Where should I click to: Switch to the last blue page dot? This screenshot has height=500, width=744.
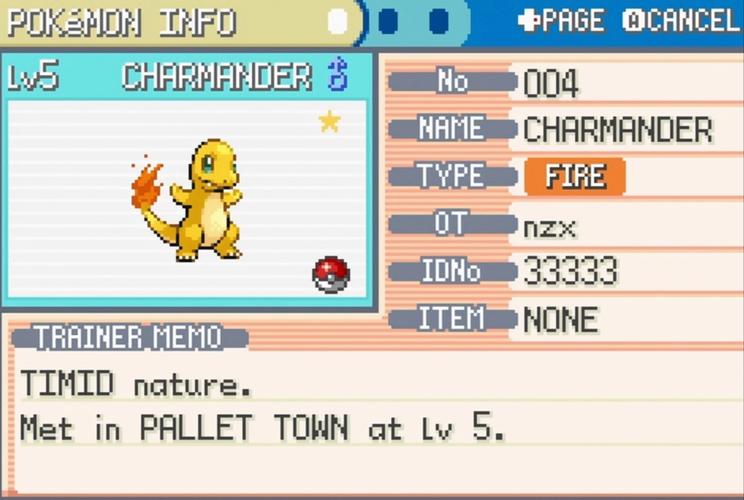point(438,21)
